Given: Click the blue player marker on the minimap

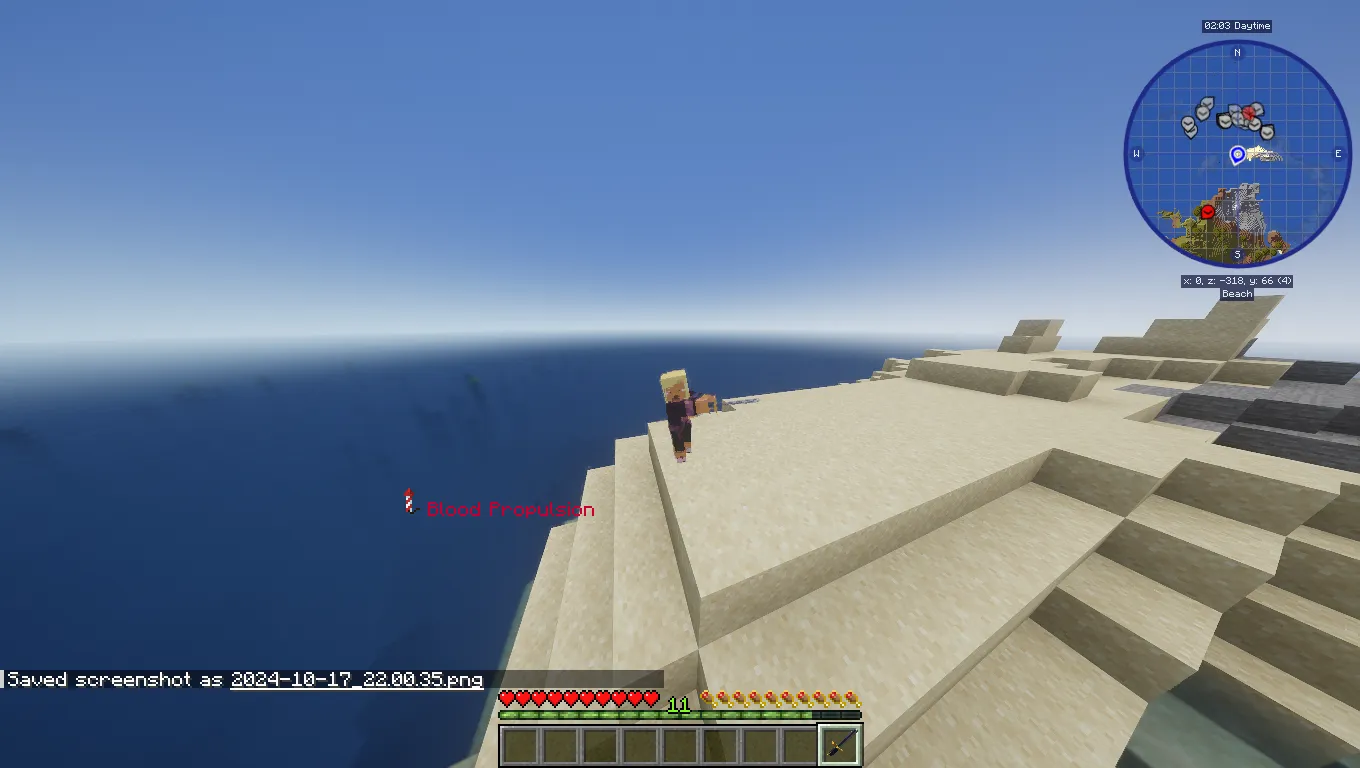Looking at the screenshot, I should tap(1237, 154).
